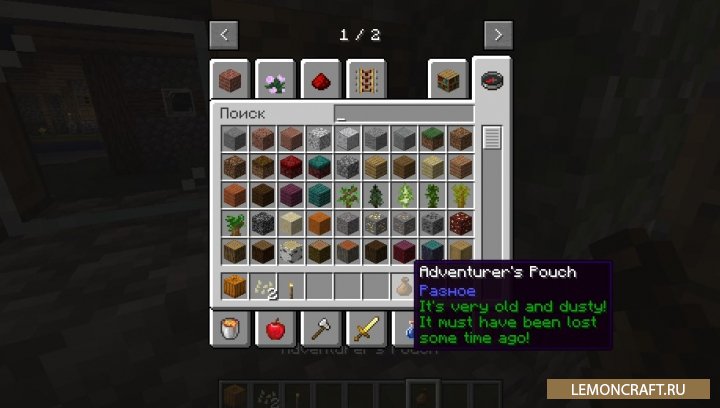Go to the previous creative tab page
Image resolution: width=720 pixels, height=408 pixels.
coord(224,35)
